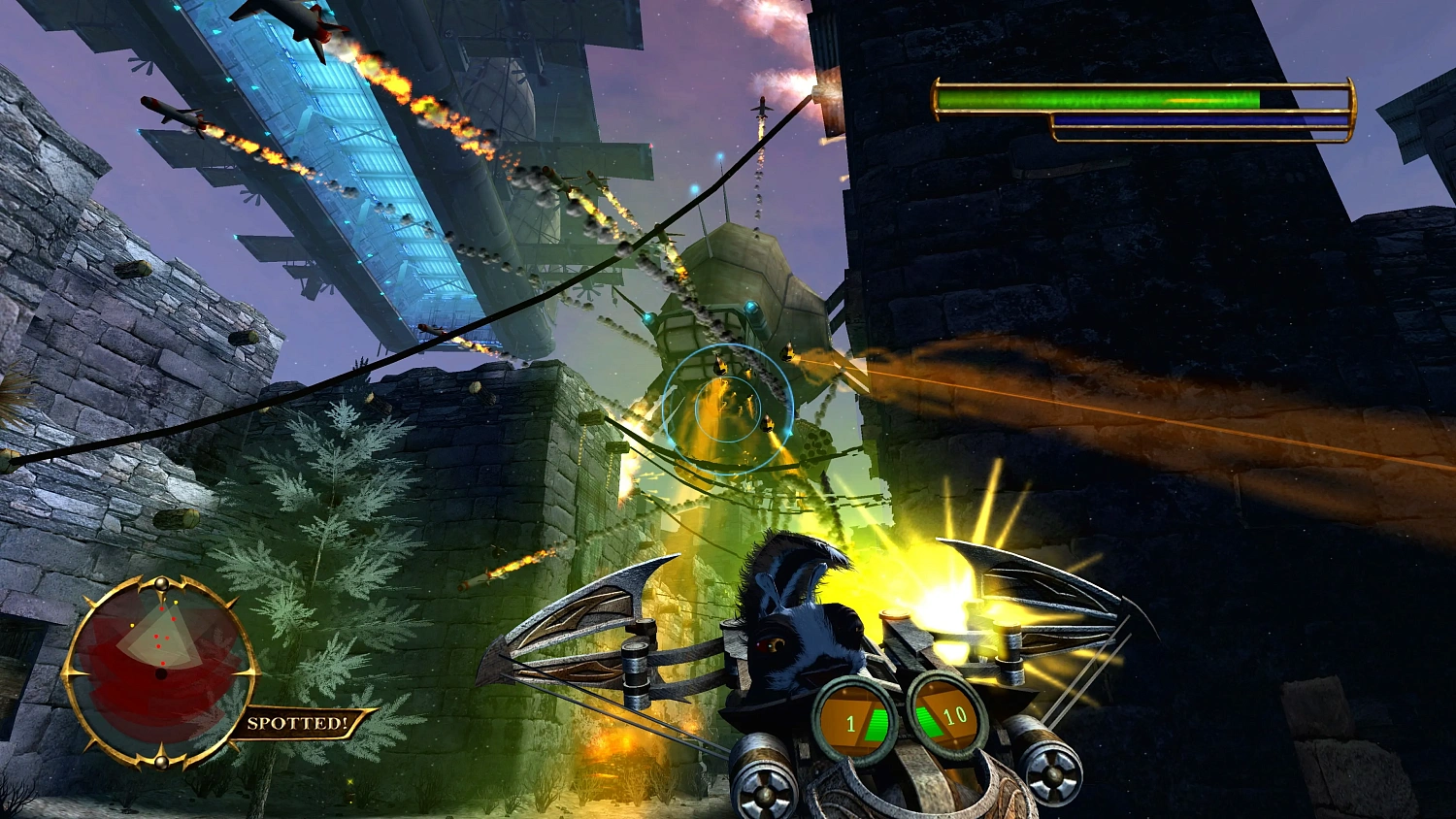This screenshot has height=819, width=1456.
Task: Click a red enemy blip on the radar
Action: [162, 608]
